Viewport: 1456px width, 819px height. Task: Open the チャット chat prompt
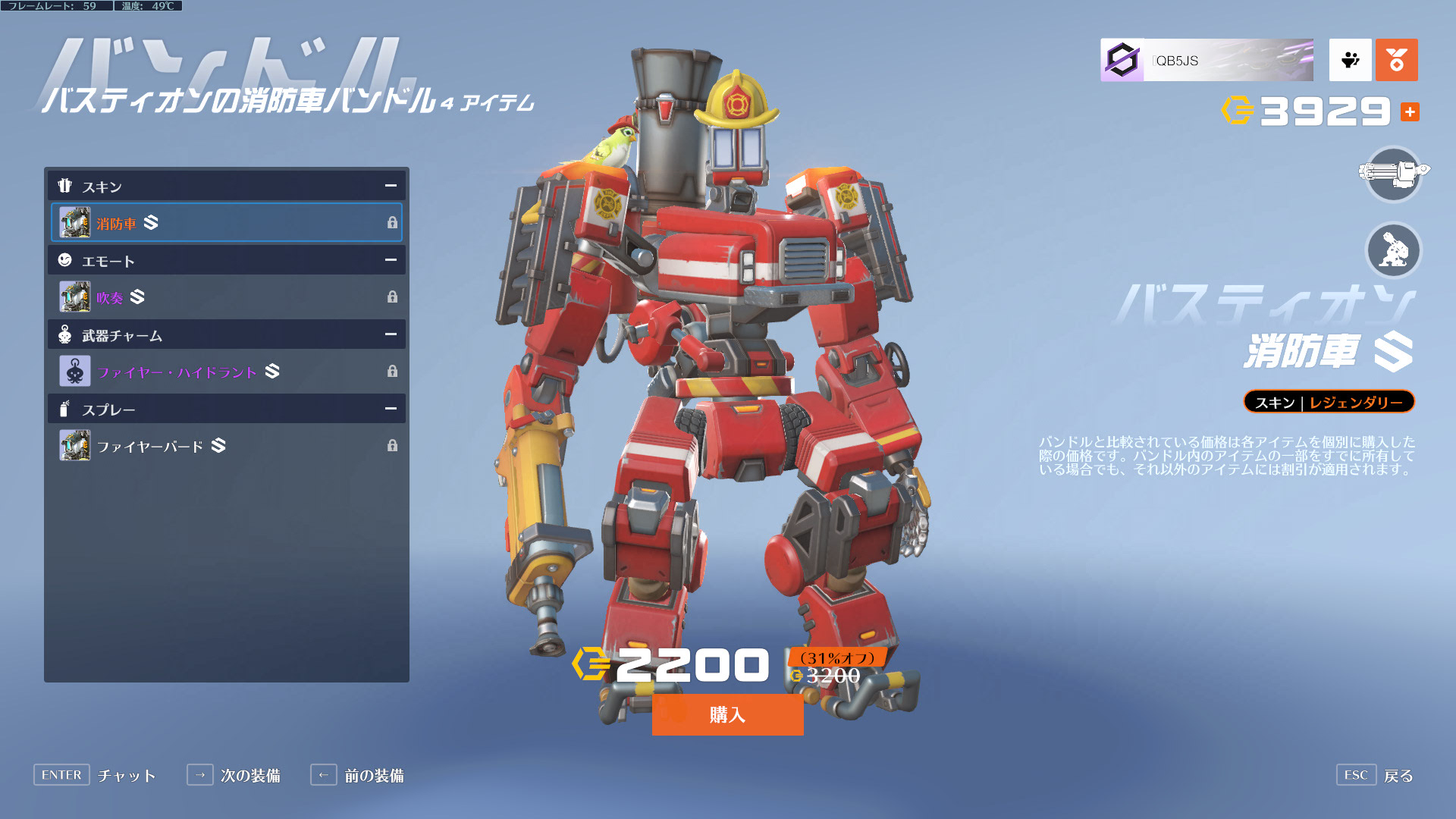coord(95,775)
